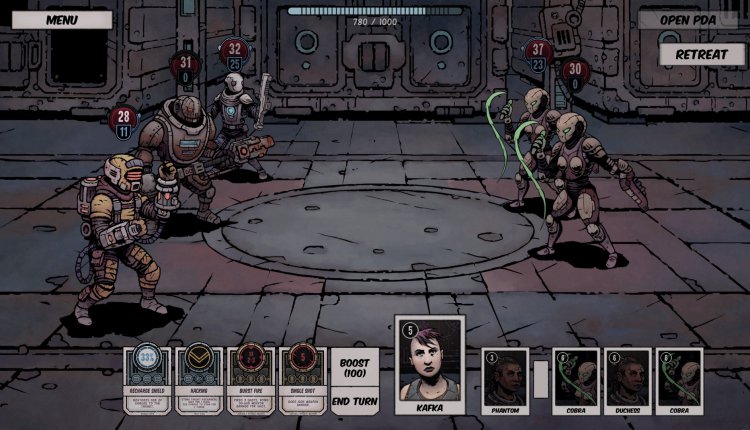
Task: Choose the Hacking ability card
Action: pyautogui.click(x=199, y=380)
